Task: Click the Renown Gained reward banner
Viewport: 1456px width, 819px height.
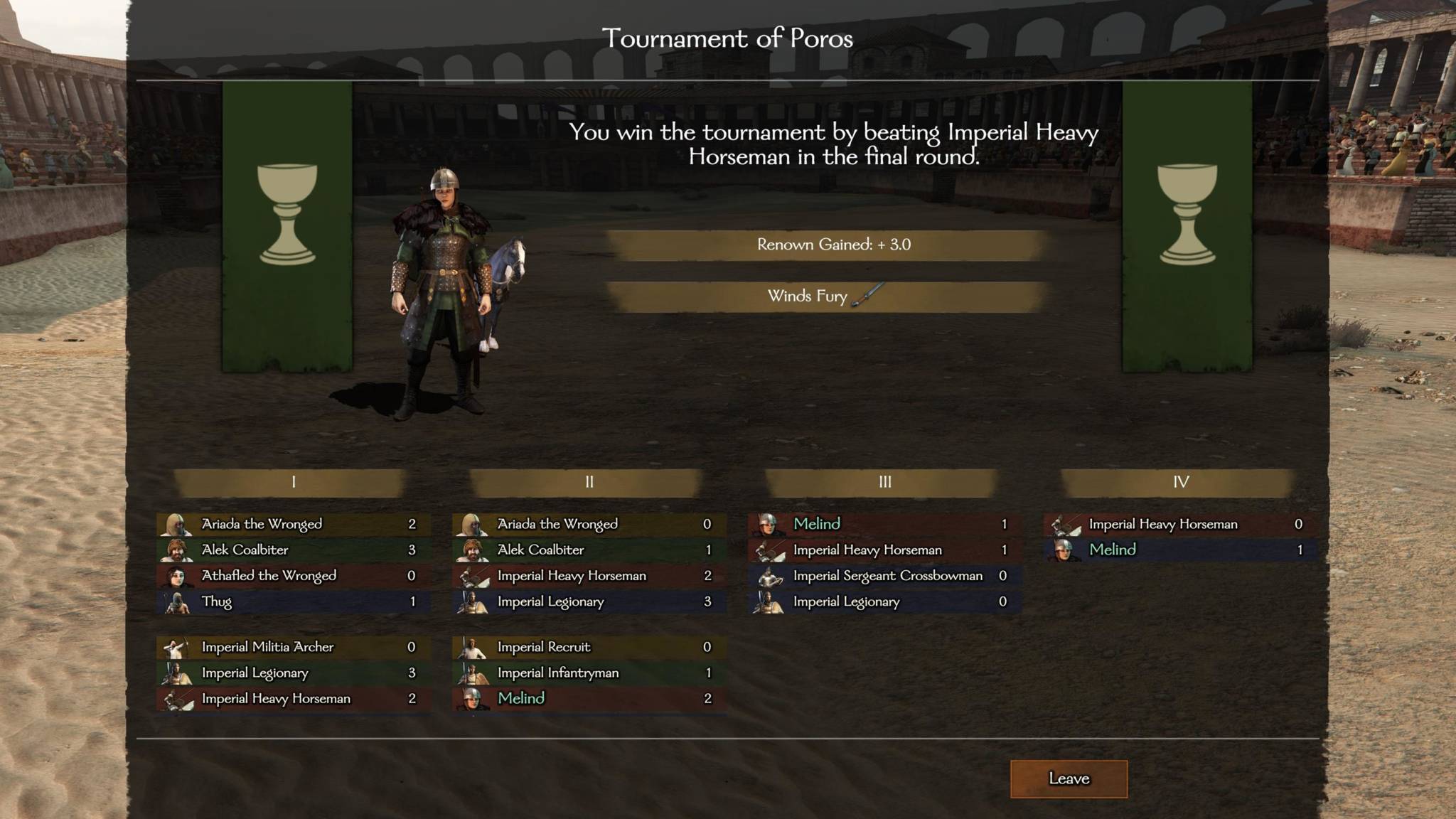Action: pos(833,245)
